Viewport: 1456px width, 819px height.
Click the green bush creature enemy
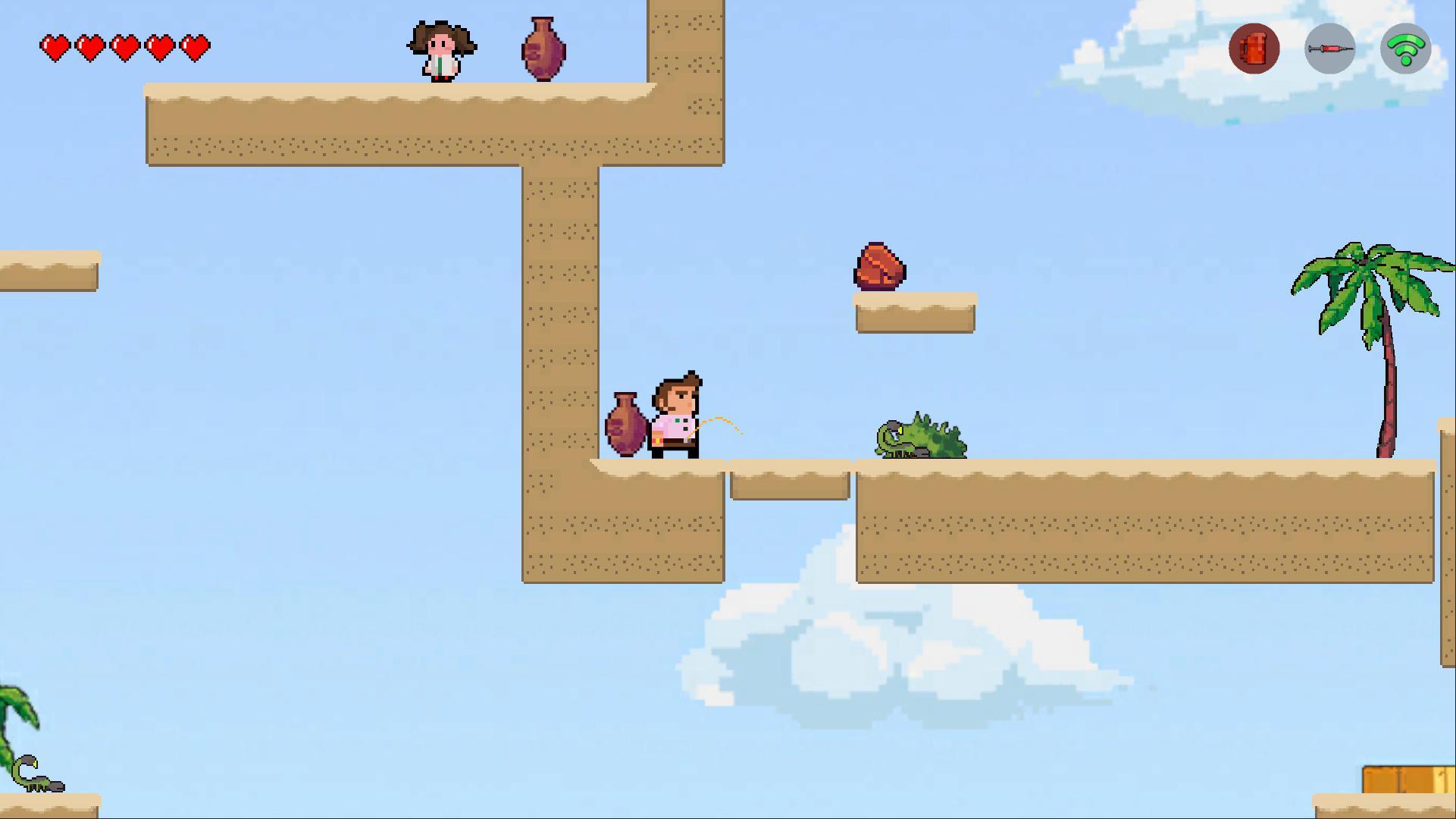click(x=919, y=440)
